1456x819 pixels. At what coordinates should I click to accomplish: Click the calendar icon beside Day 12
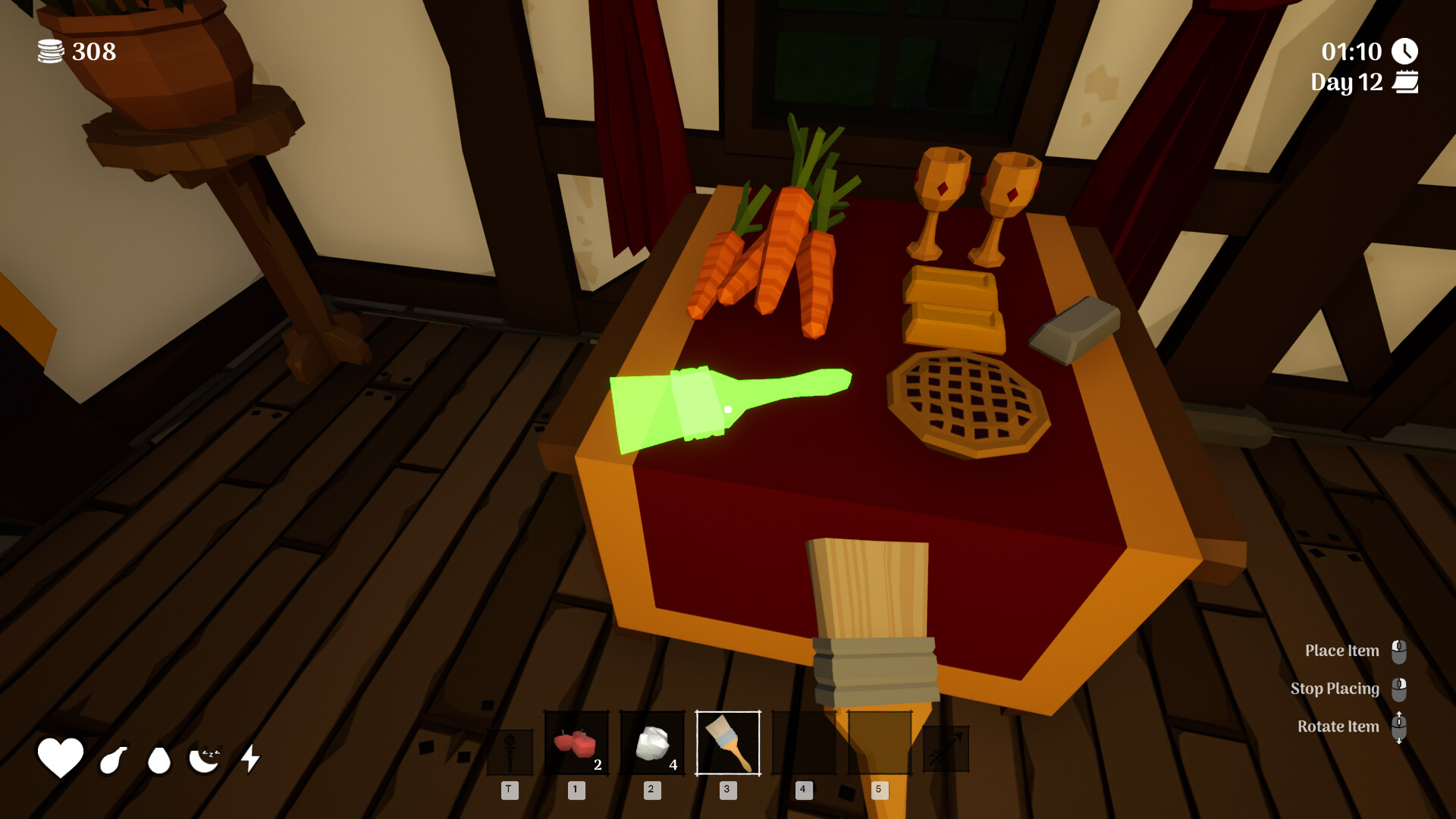[x=1407, y=82]
